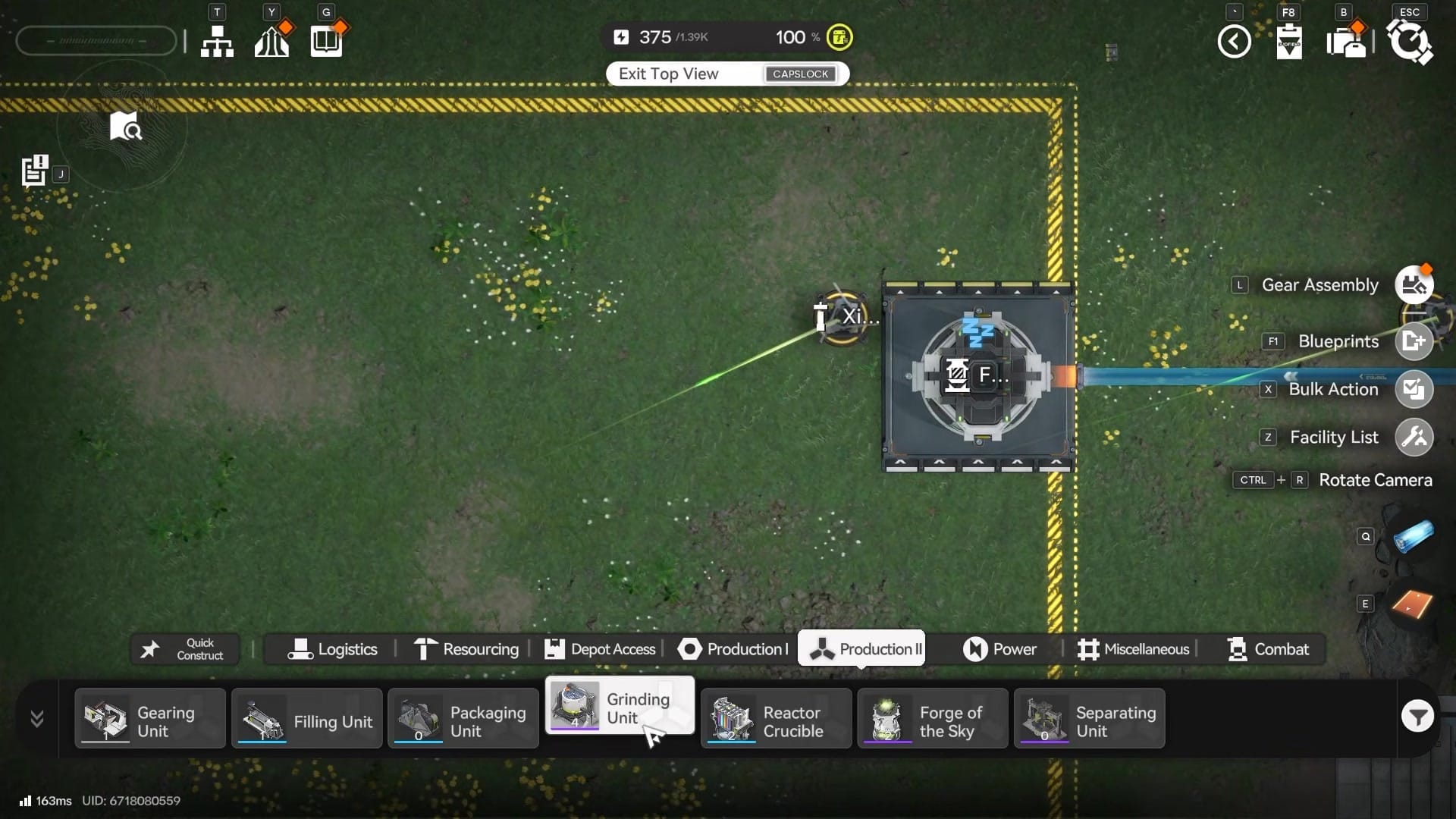Switch to the Depot Access tab

(600, 649)
